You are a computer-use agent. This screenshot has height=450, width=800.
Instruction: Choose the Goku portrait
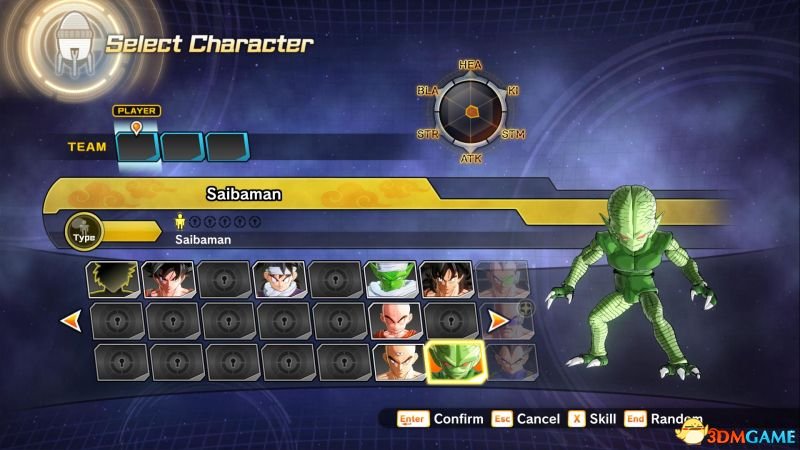tap(166, 279)
